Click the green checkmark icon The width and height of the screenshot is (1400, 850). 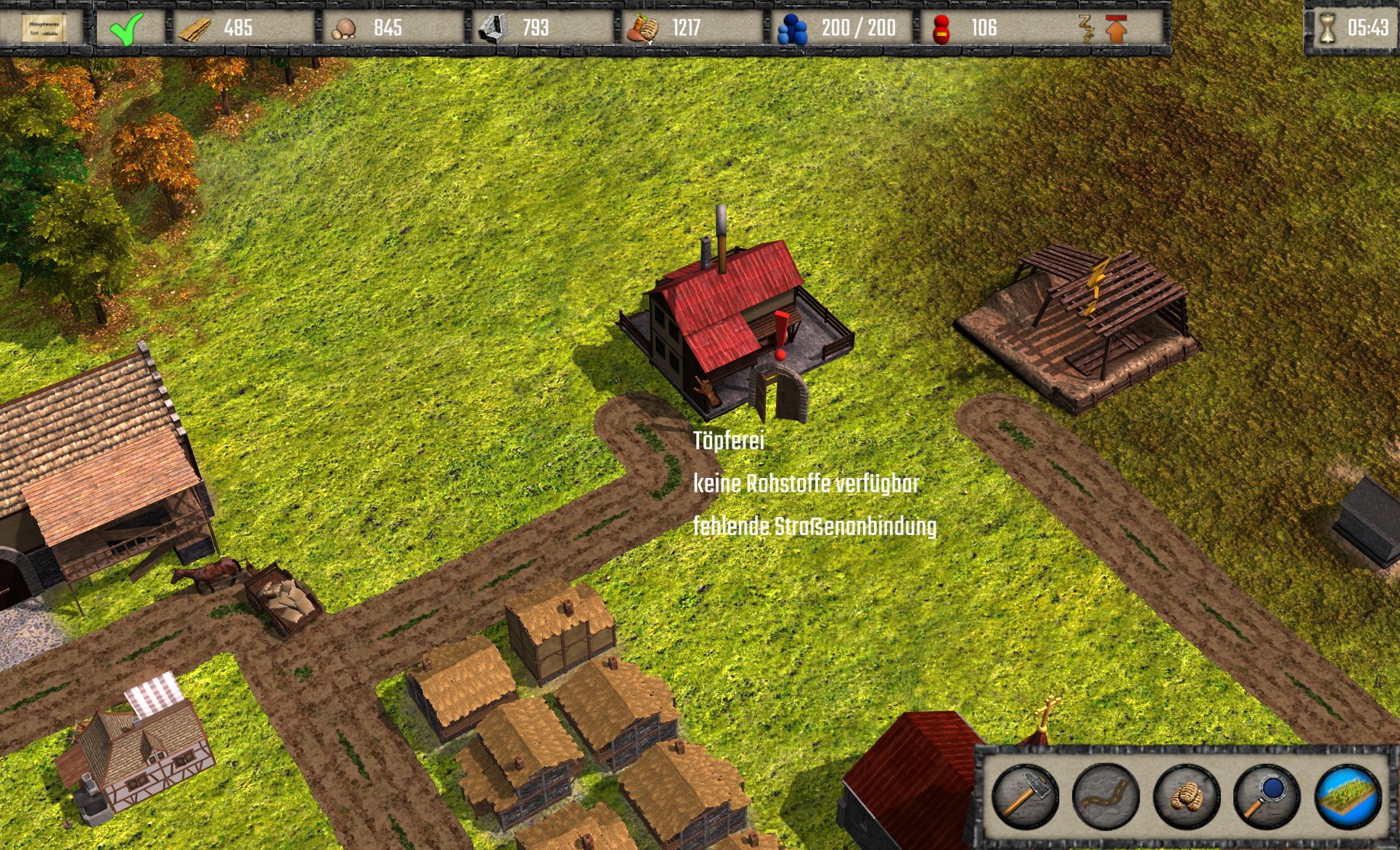(x=126, y=29)
